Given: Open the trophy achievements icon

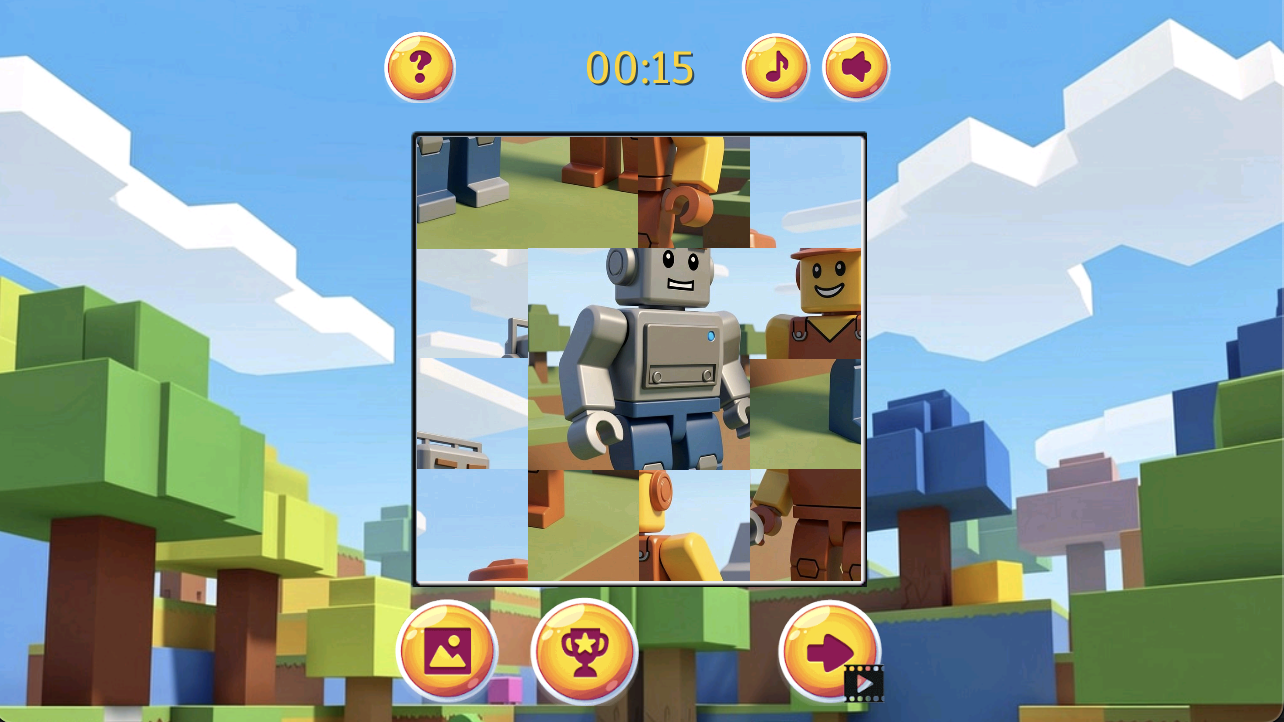Looking at the screenshot, I should (x=584, y=650).
